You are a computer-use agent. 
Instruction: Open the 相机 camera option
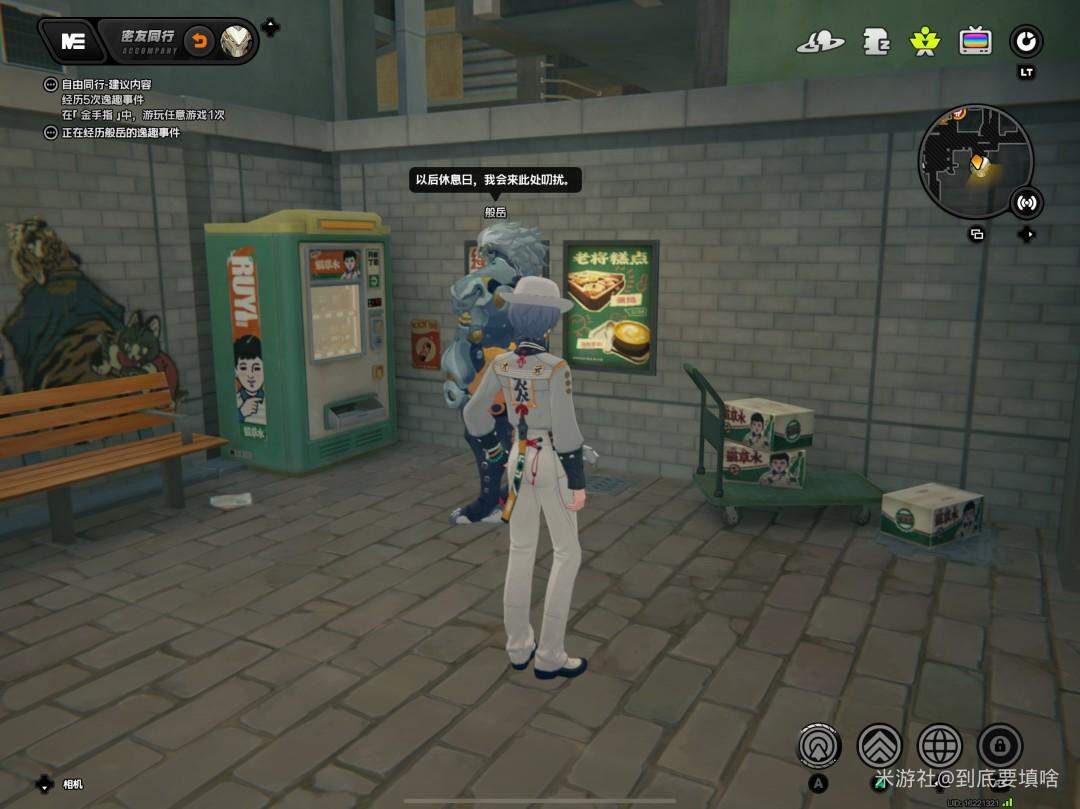click(72, 784)
